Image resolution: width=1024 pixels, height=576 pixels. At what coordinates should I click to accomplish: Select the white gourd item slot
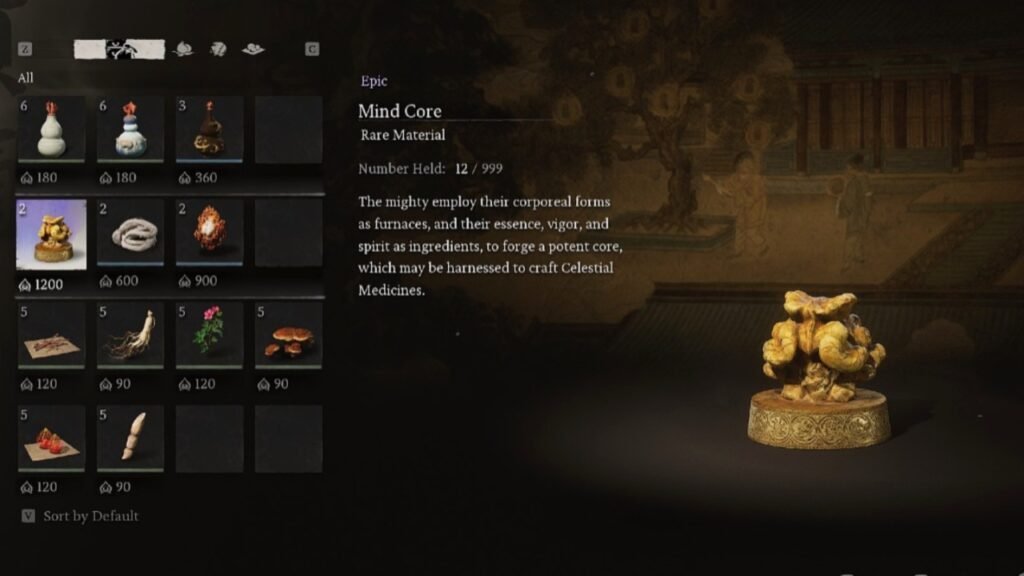(51, 130)
